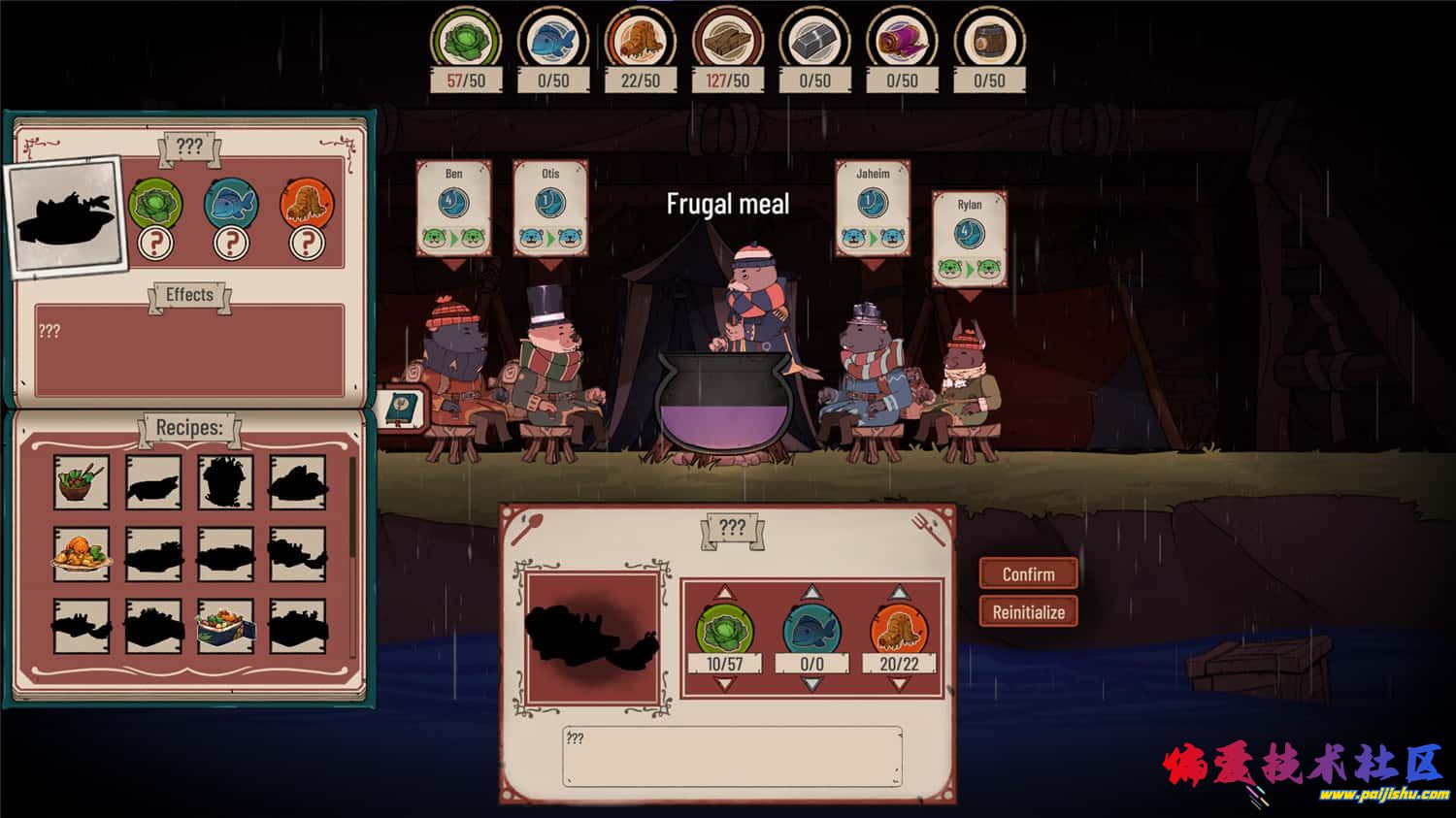Decrease the meat ingredient amount

[899, 684]
